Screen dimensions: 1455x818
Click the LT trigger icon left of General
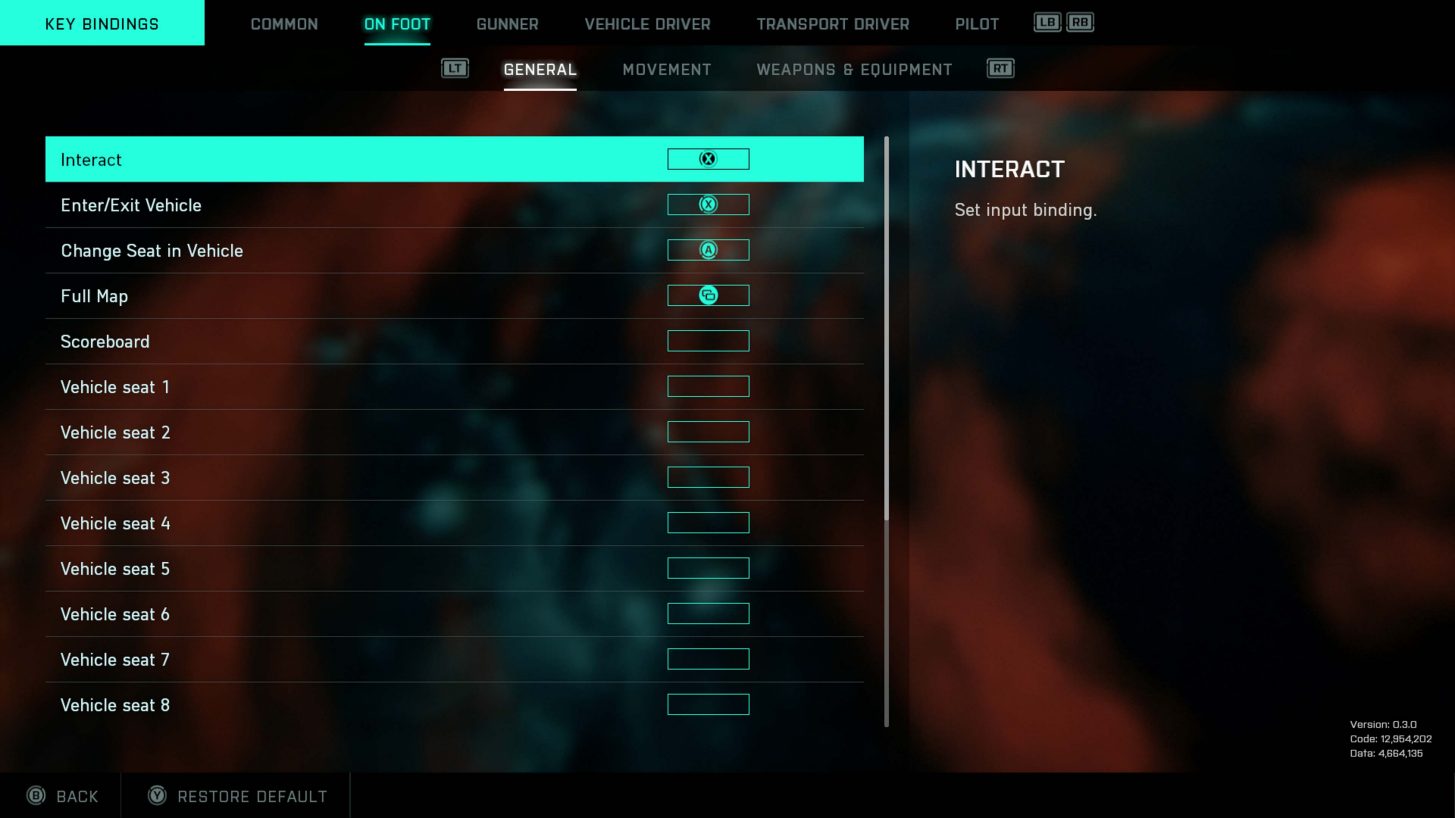pyautogui.click(x=455, y=67)
